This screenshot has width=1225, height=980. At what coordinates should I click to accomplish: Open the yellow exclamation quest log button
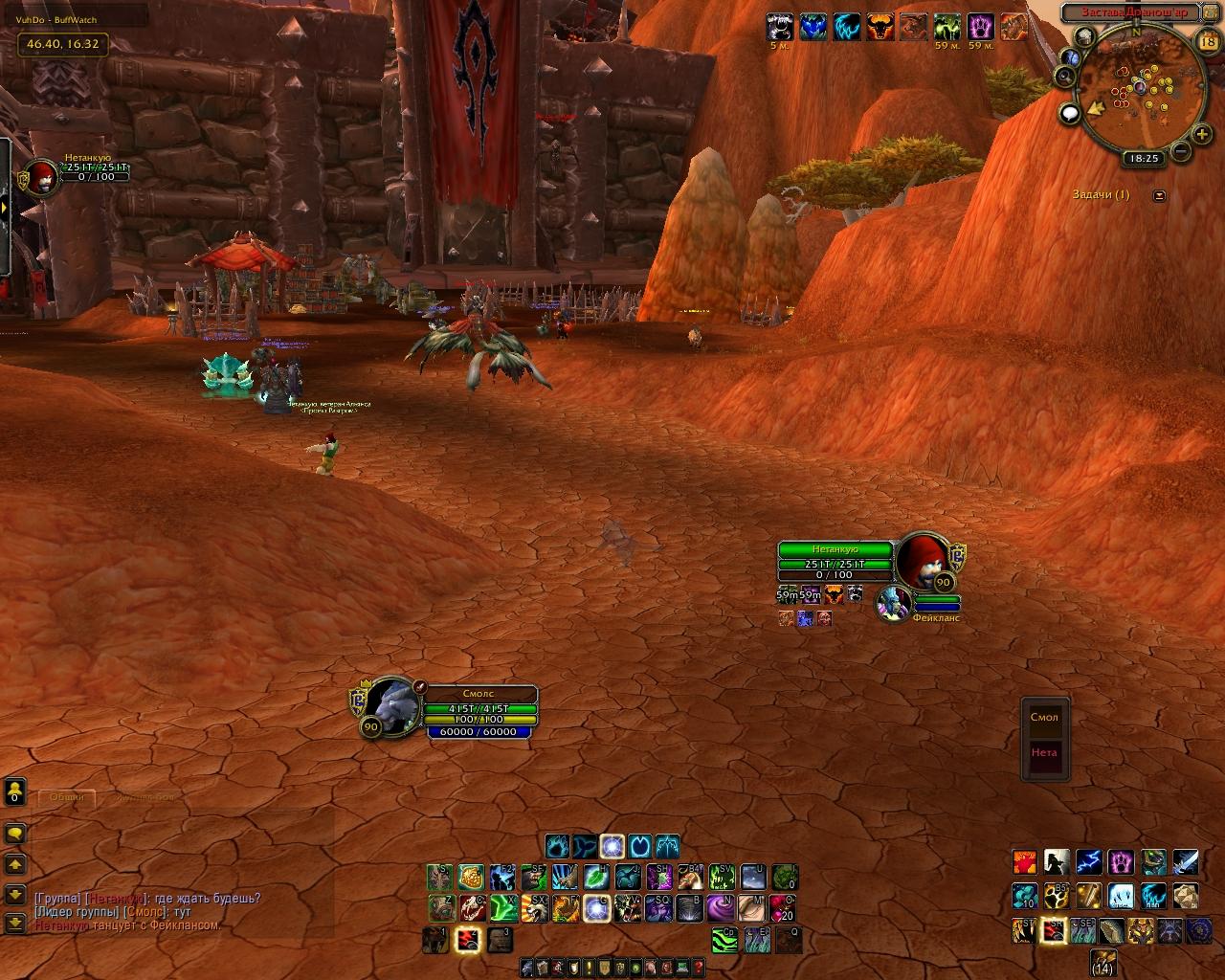589,968
